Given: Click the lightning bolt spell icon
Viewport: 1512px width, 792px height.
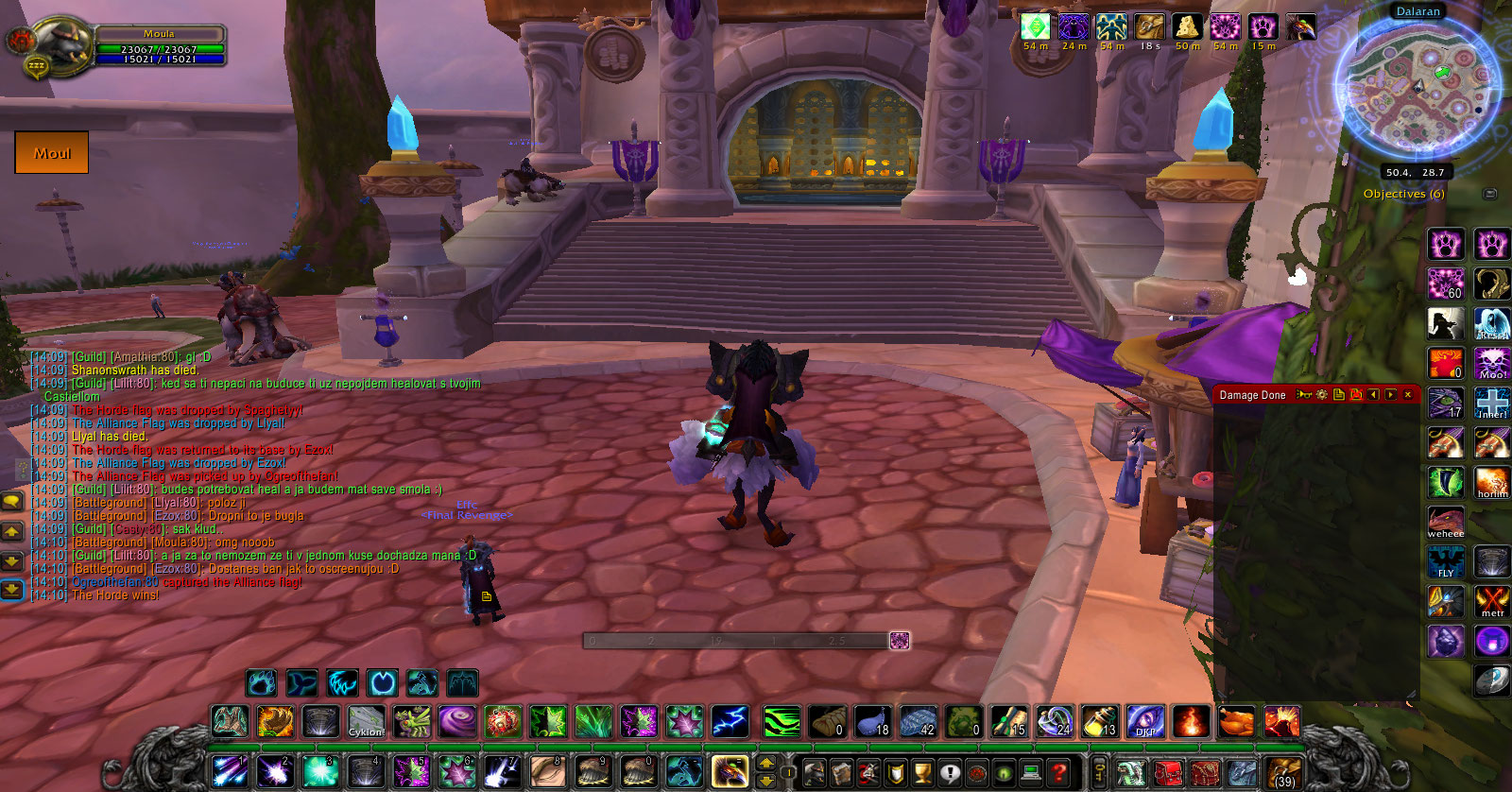Looking at the screenshot, I should [730, 722].
